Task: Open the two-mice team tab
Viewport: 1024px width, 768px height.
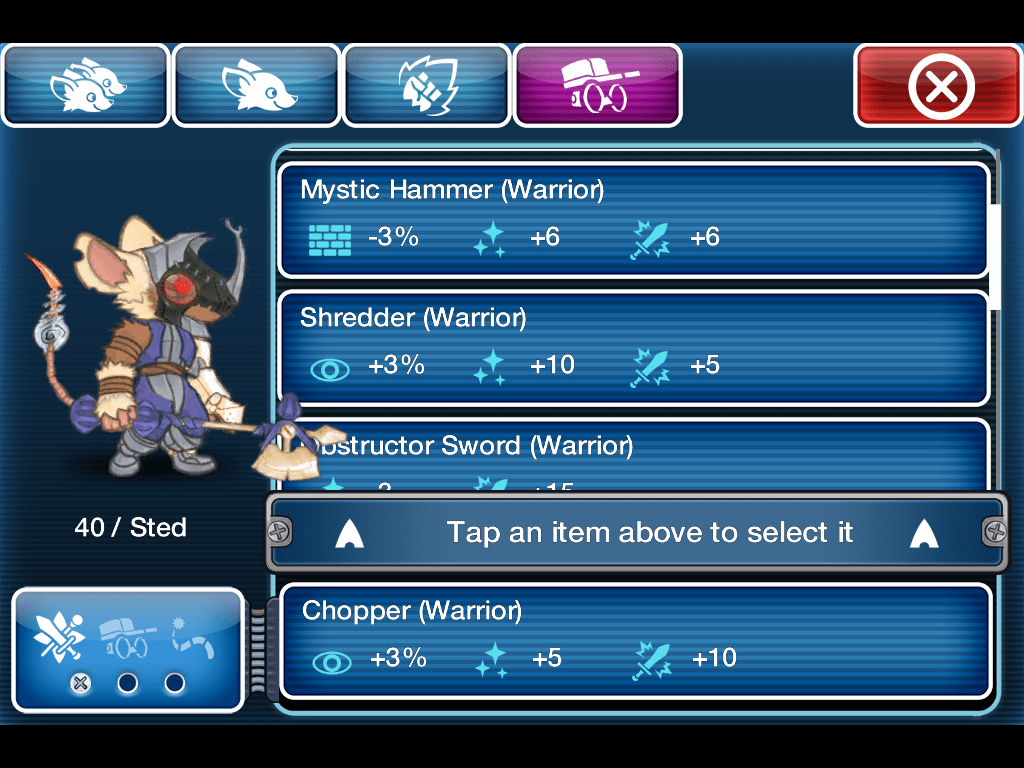Action: tap(87, 86)
